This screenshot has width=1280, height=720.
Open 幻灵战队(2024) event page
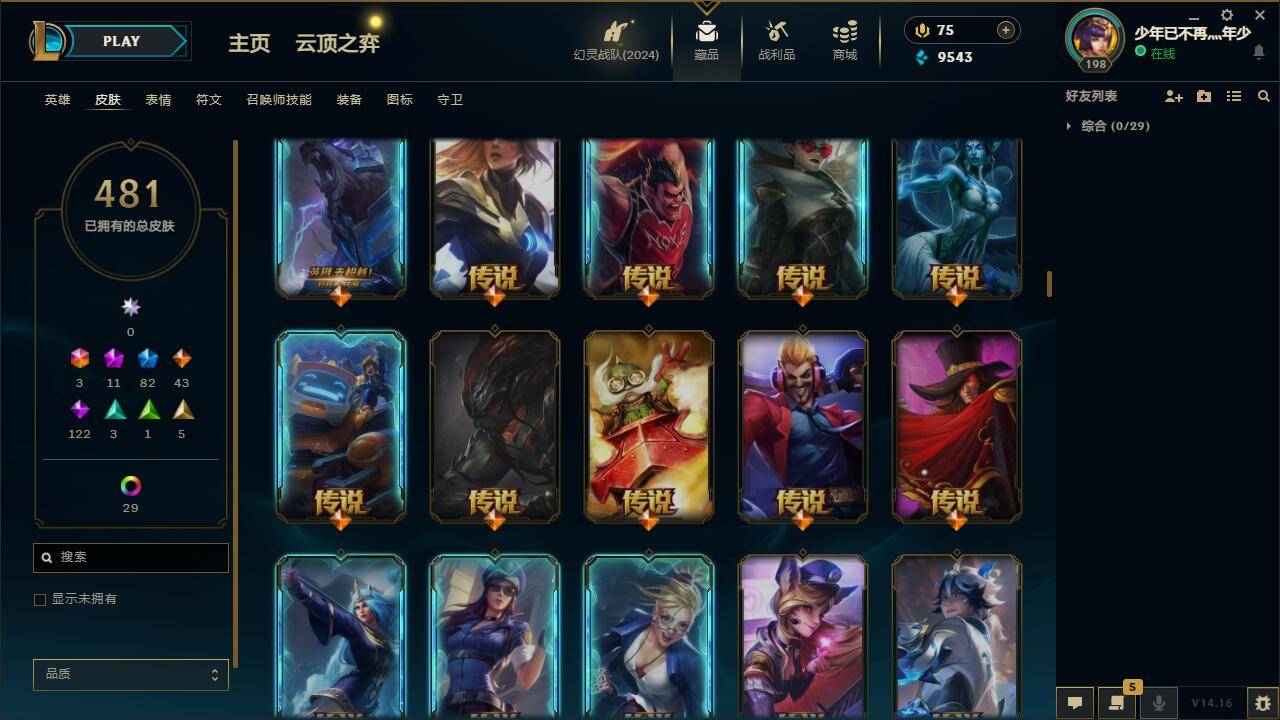[x=614, y=40]
